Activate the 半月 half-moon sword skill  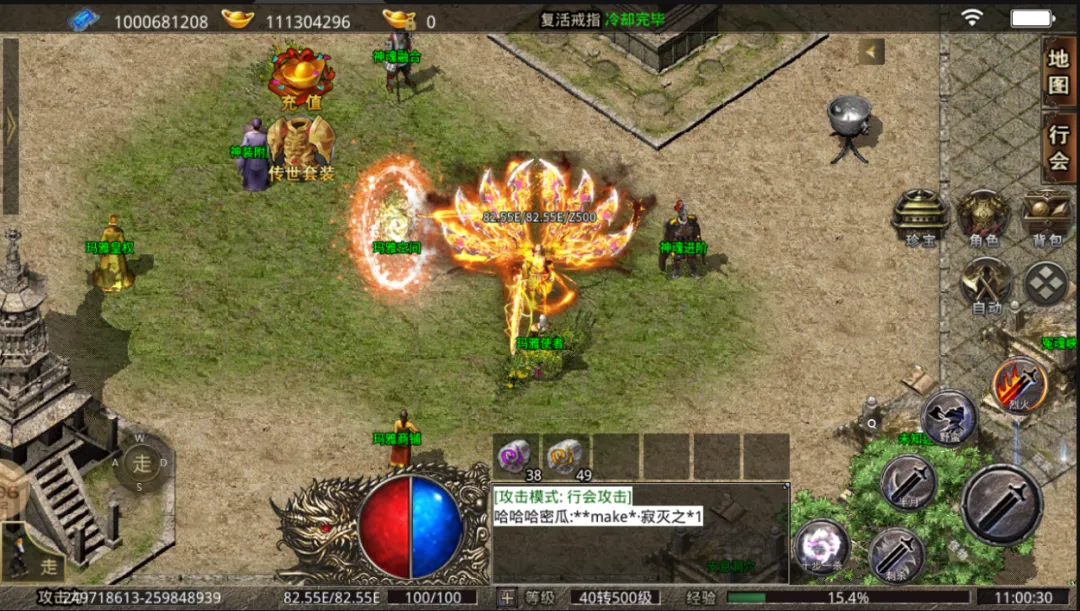(909, 482)
